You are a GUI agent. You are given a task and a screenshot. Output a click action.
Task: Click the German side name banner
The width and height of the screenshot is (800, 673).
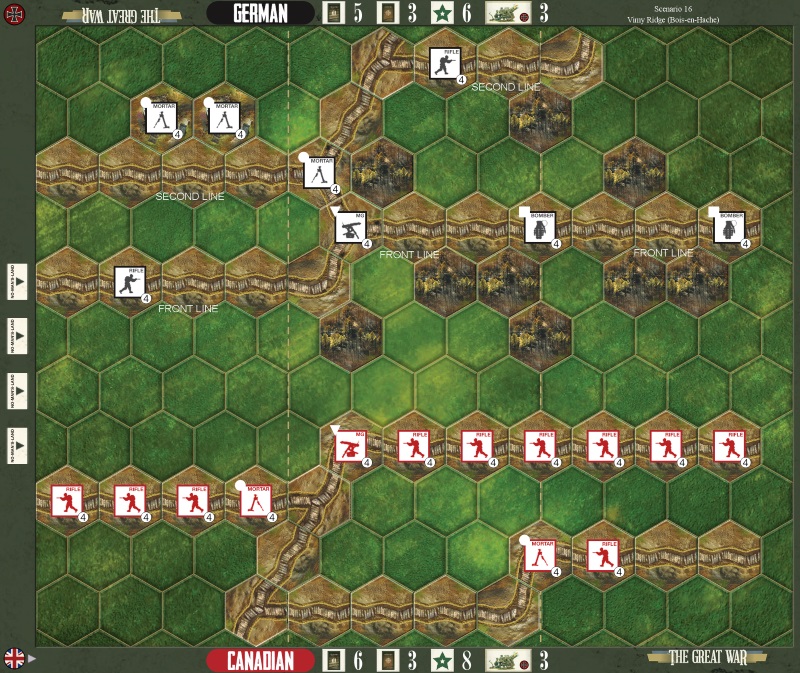[x=261, y=13]
